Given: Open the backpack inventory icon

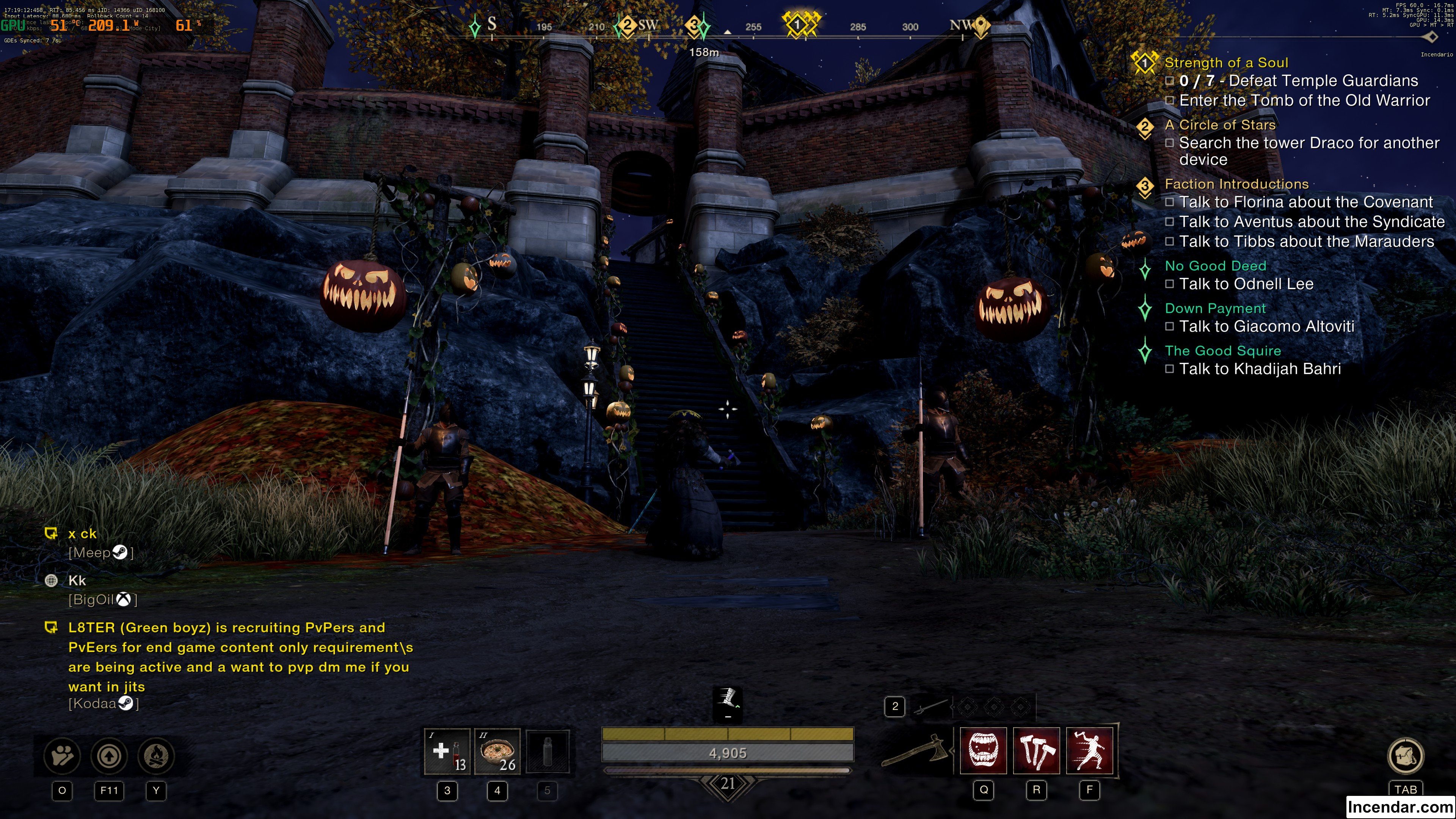Looking at the screenshot, I should (x=1405, y=756).
